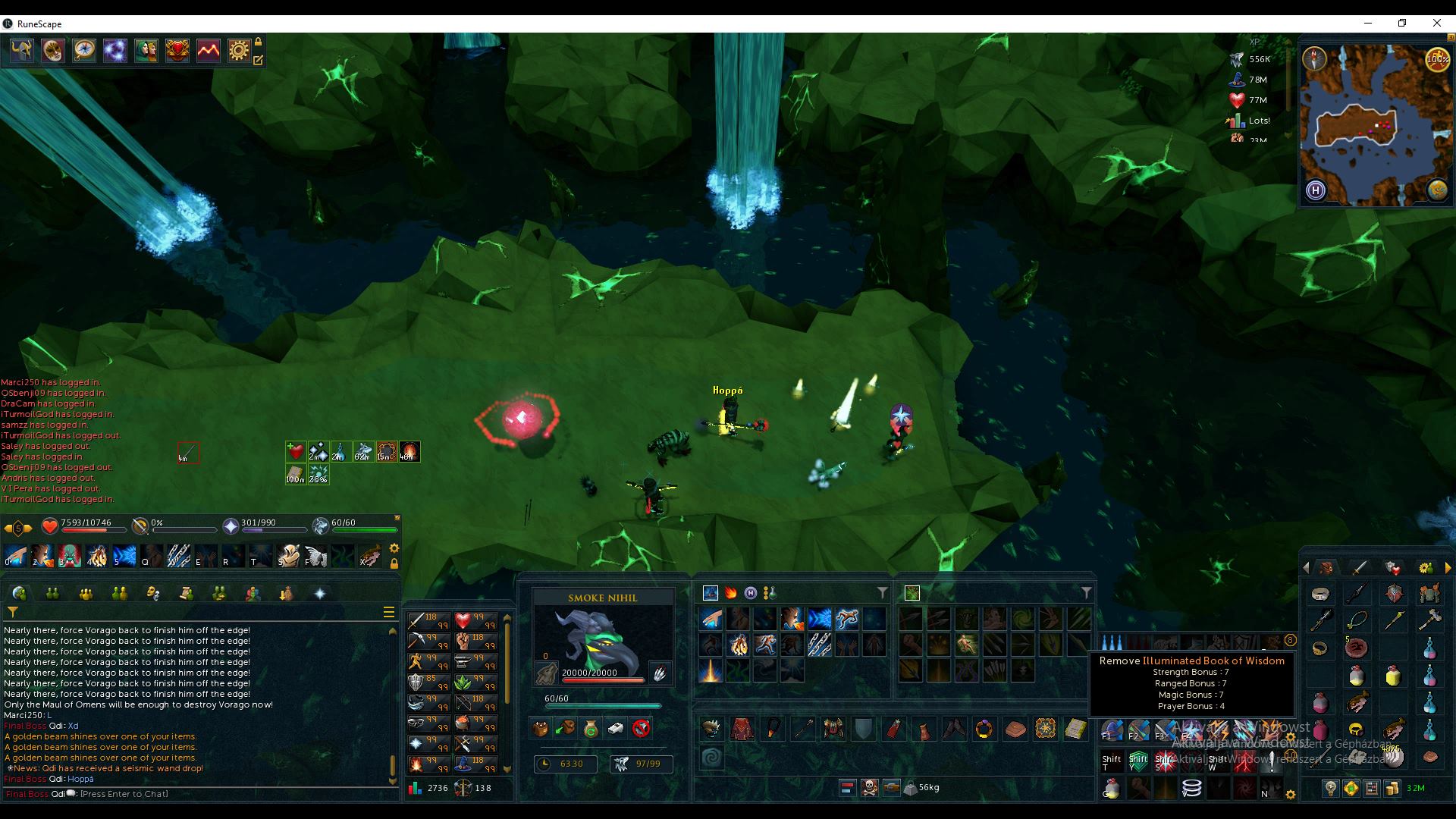Open the Wealth Evaluator coin stack button
1456x819 pixels.
click(x=1392, y=789)
